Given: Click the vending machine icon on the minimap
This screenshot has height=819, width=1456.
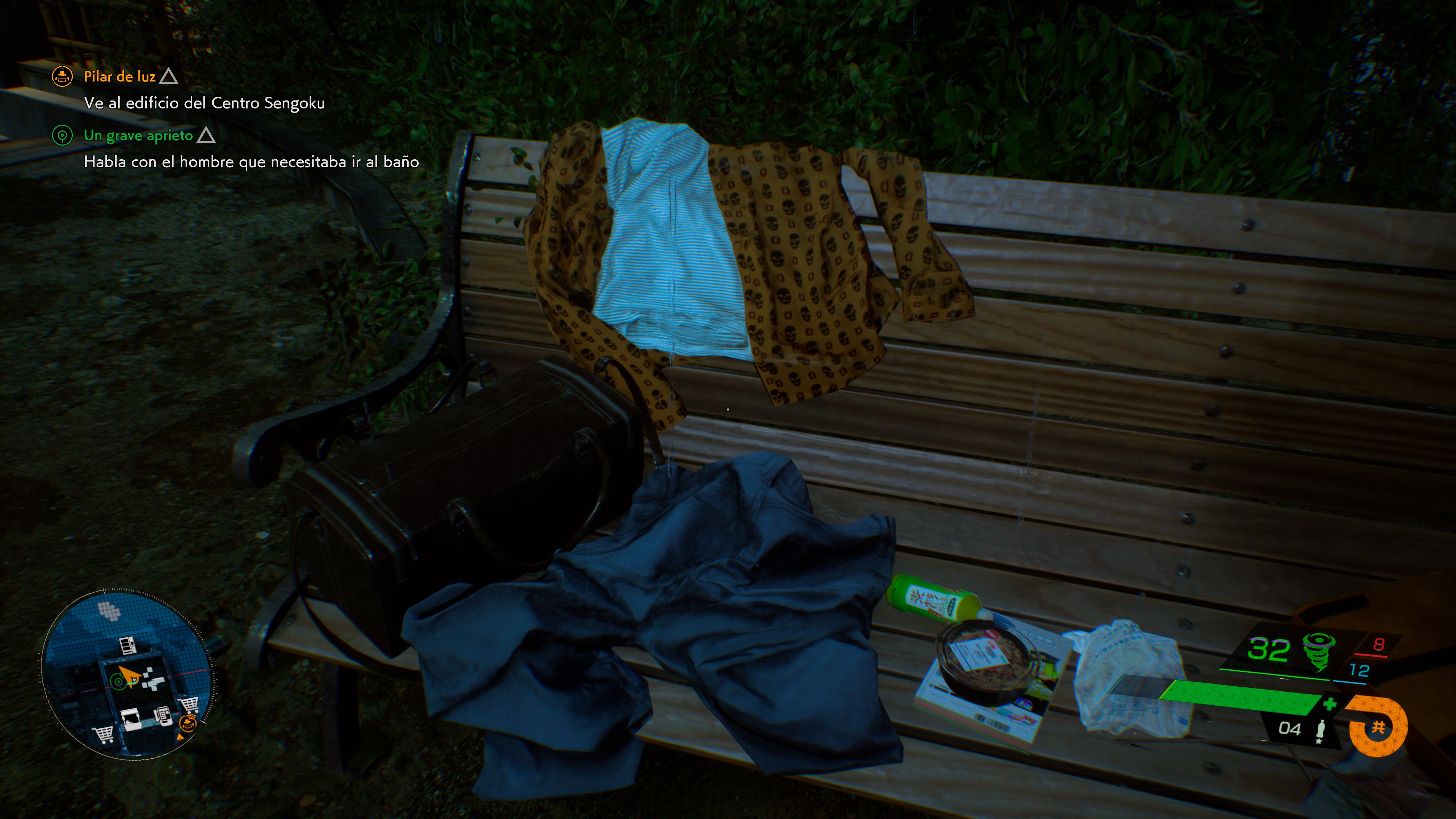Looking at the screenshot, I should coord(128,645).
